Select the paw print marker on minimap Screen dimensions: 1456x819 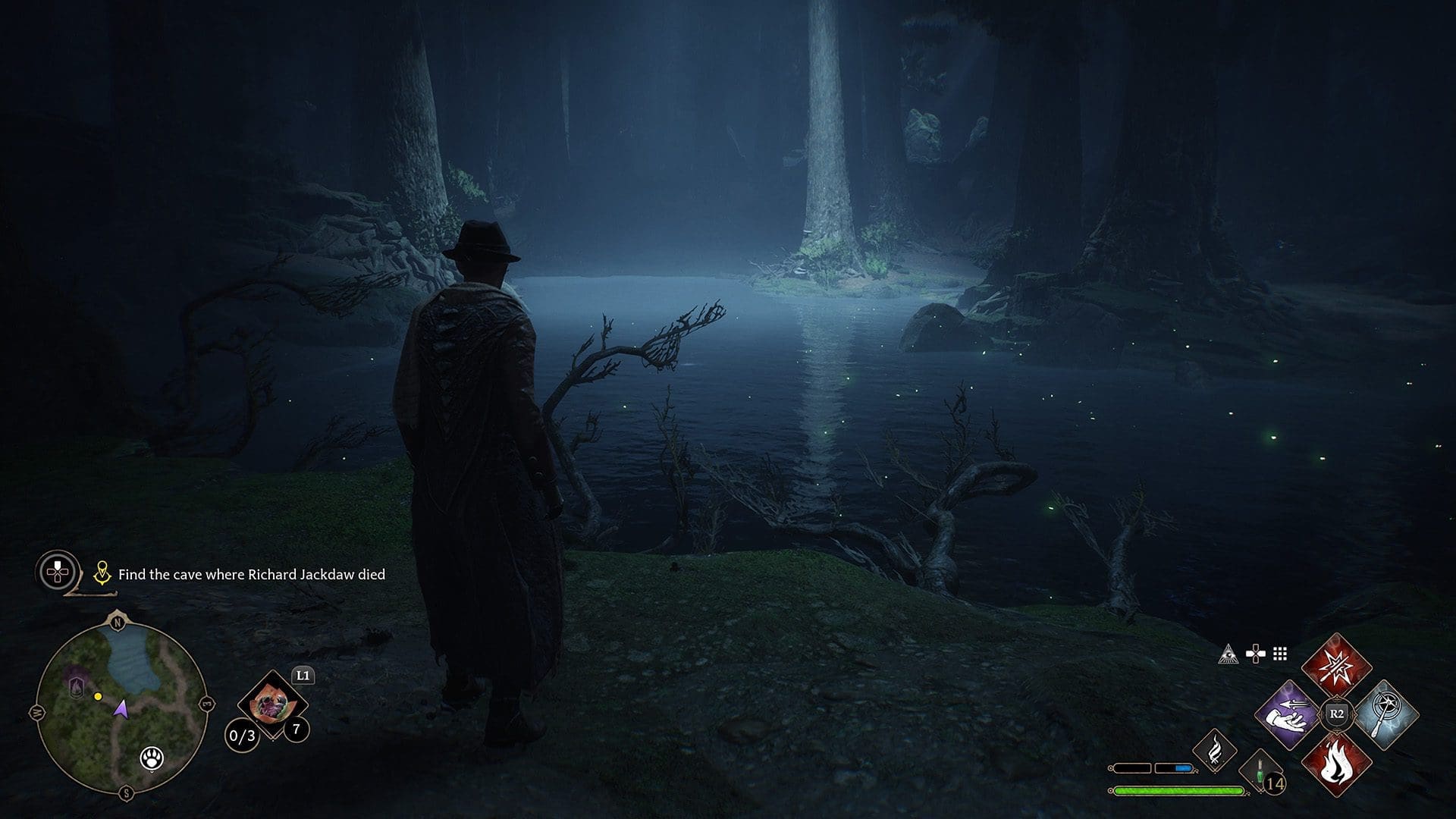point(152,758)
